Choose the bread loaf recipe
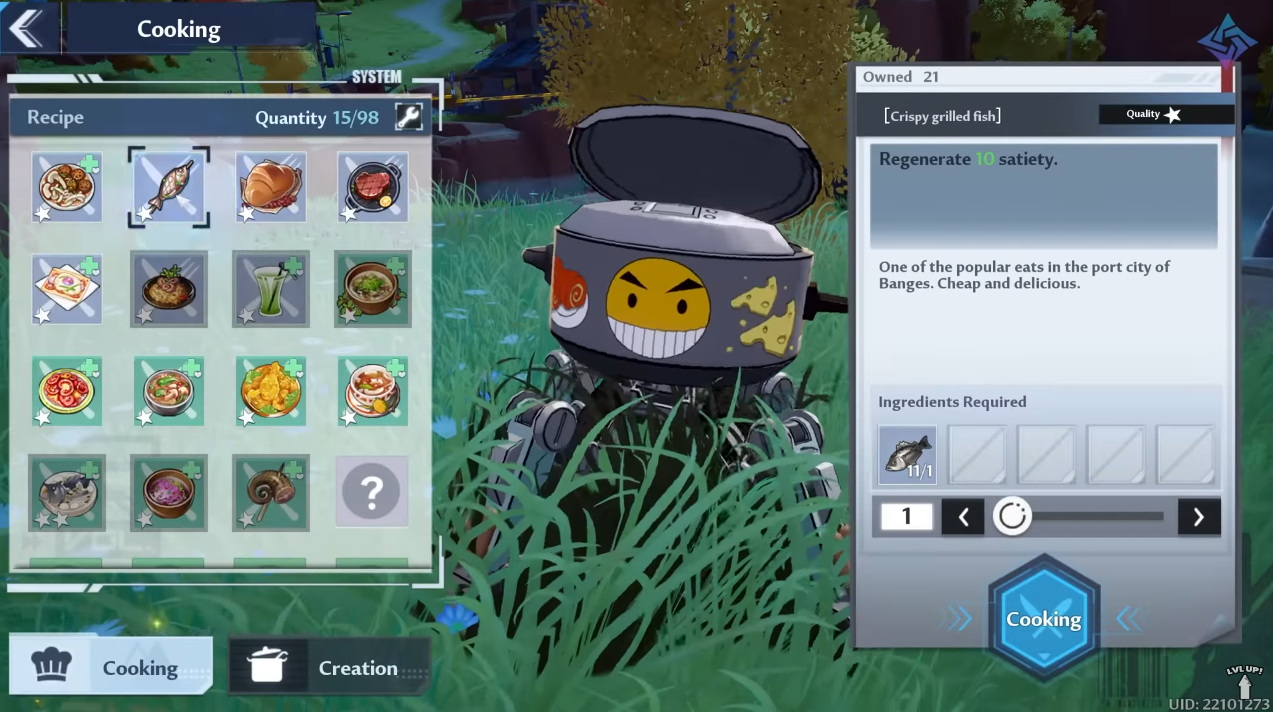The width and height of the screenshot is (1273, 712). point(271,187)
